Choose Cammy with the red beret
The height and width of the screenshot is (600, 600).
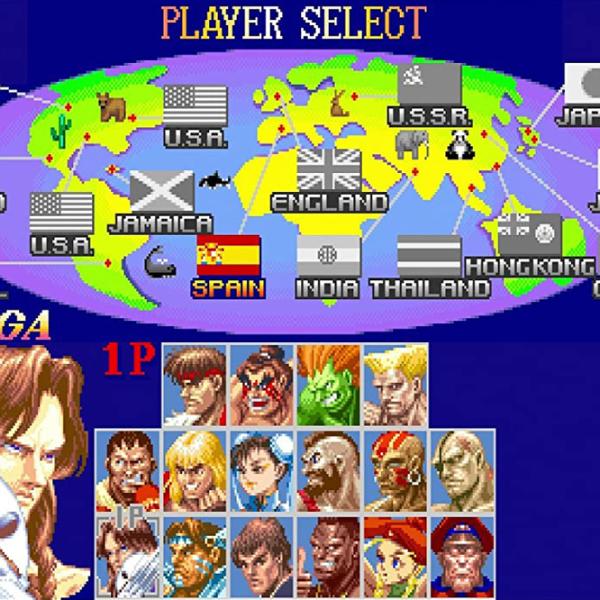point(395,557)
